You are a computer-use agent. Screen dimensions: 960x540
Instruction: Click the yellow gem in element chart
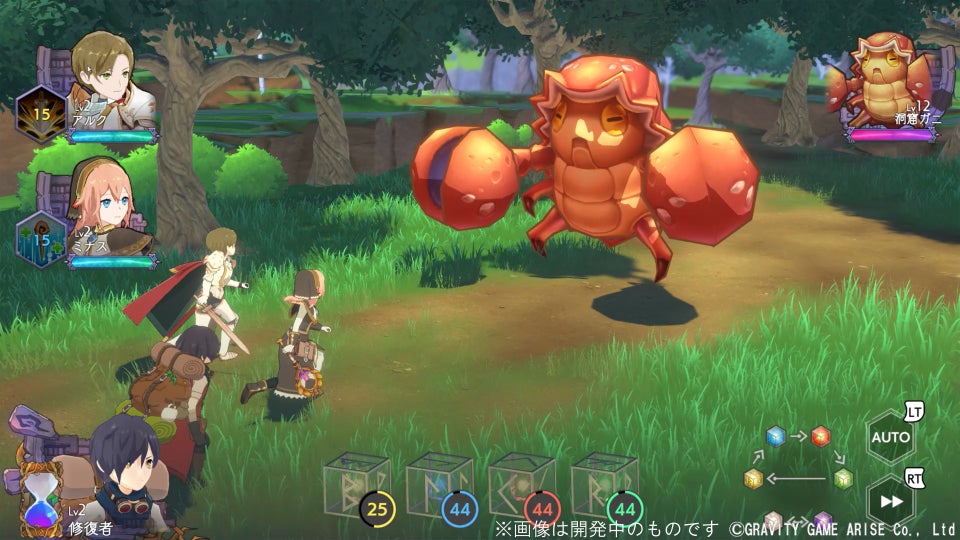753,478
